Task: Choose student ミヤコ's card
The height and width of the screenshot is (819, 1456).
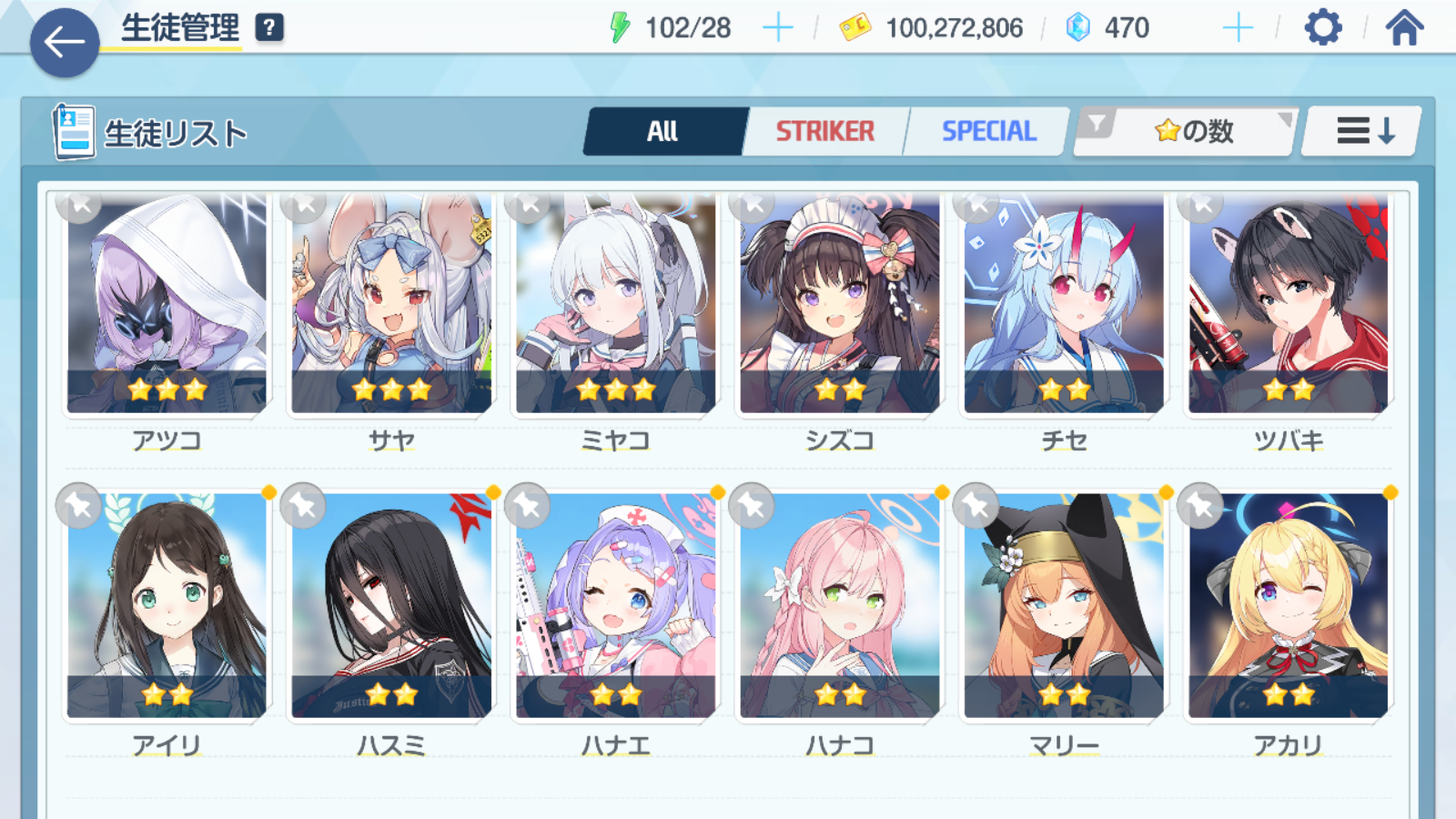Action: [x=616, y=305]
